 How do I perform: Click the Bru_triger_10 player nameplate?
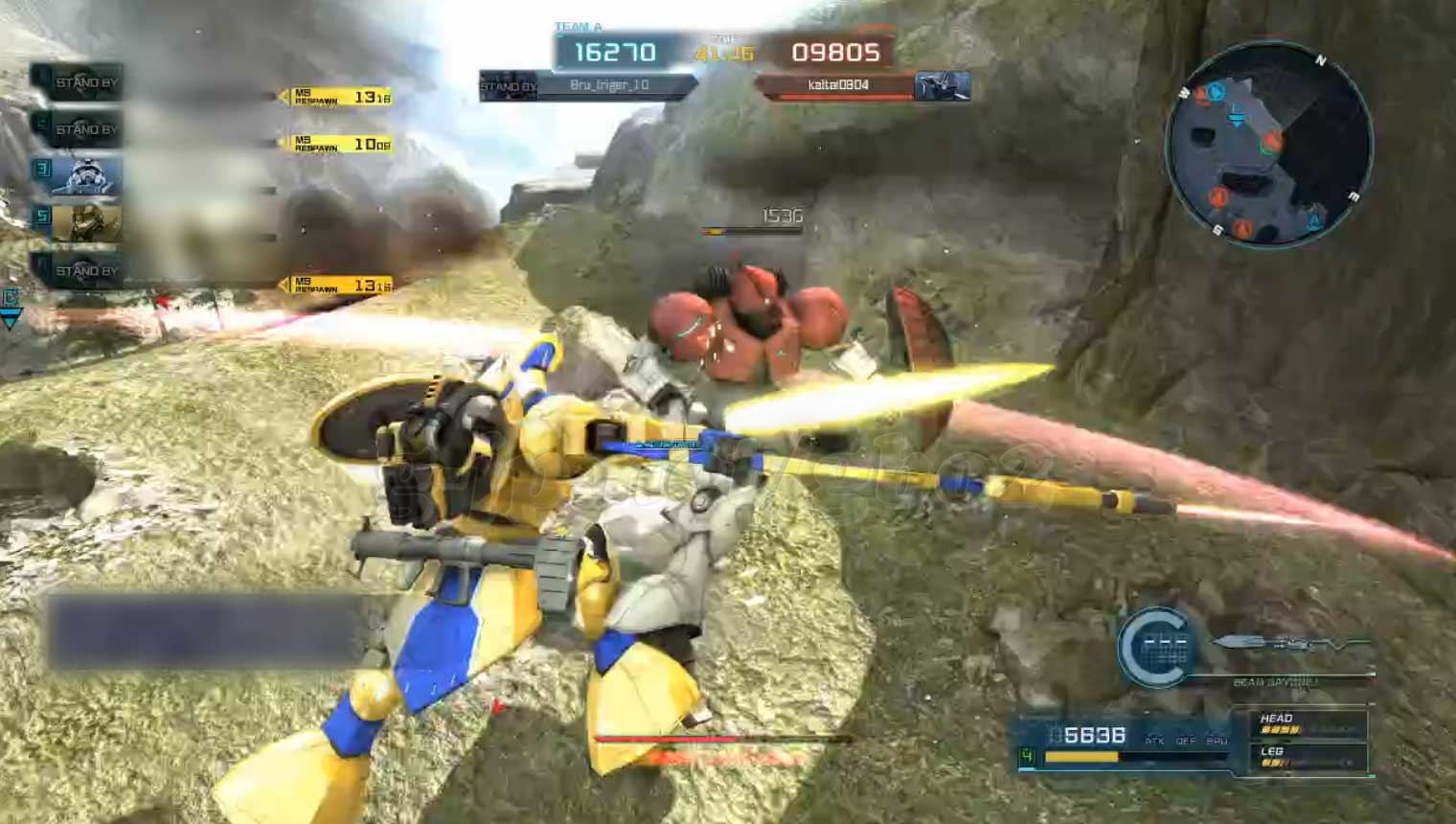pyautogui.click(x=610, y=85)
